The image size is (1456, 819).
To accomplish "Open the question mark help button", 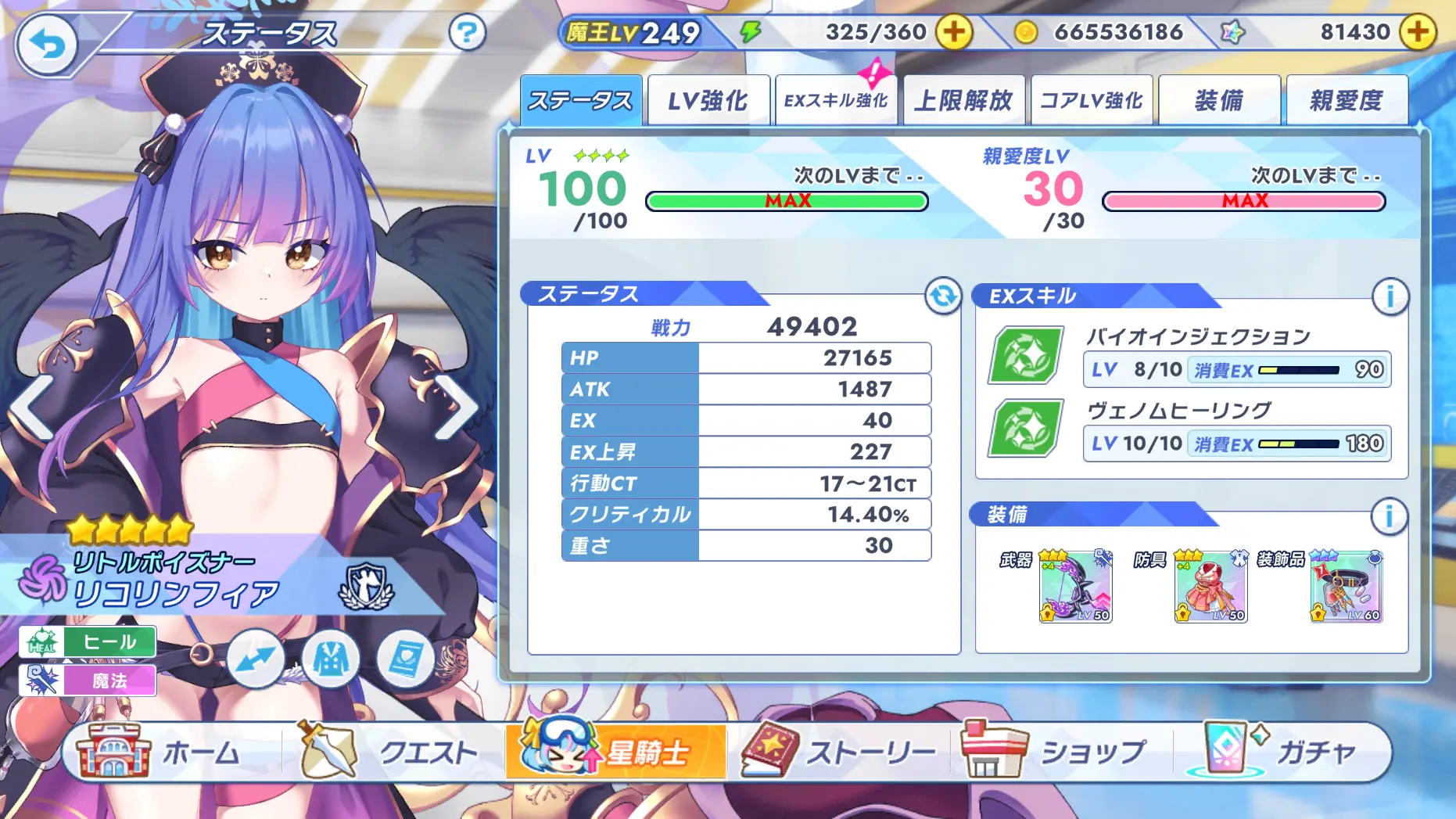I will tap(467, 33).
